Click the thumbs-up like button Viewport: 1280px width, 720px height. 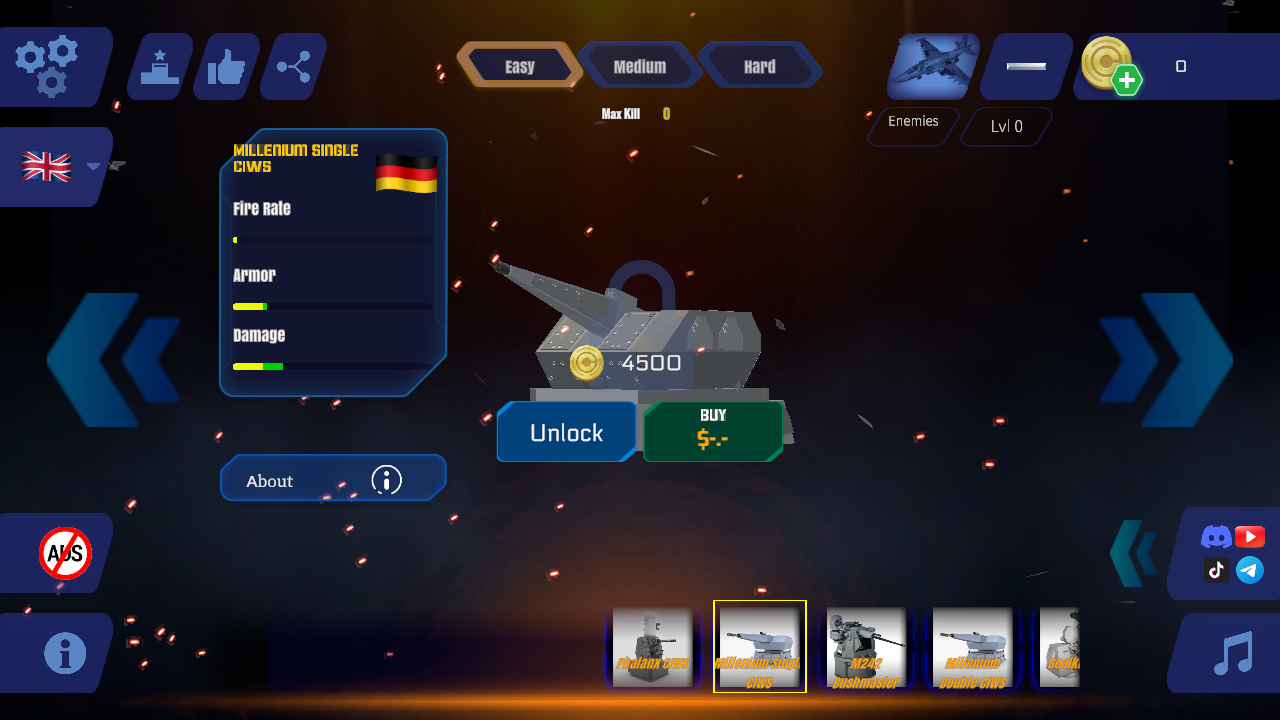pyautogui.click(x=226, y=67)
